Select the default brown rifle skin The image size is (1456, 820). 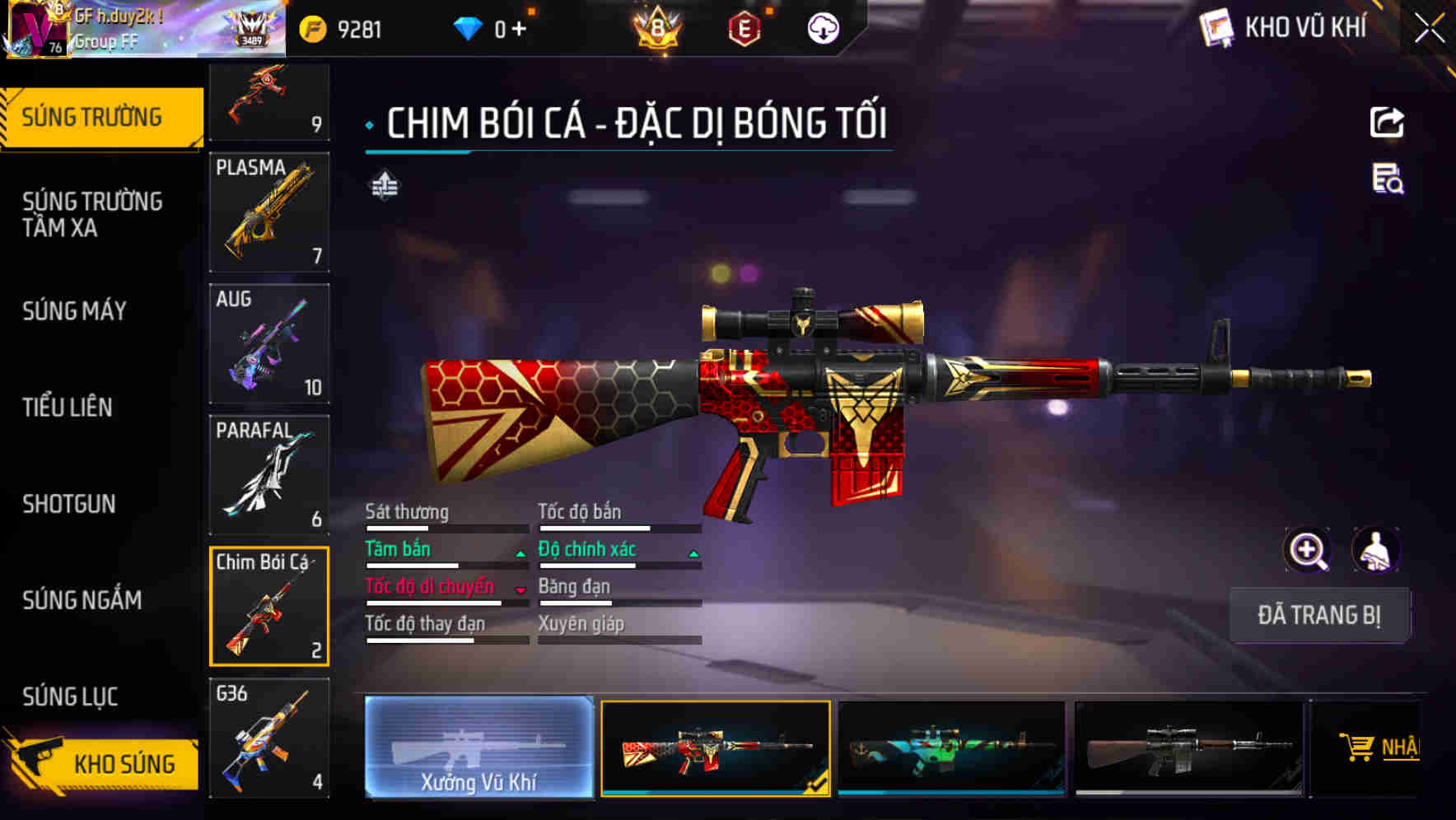pyautogui.click(x=1188, y=748)
